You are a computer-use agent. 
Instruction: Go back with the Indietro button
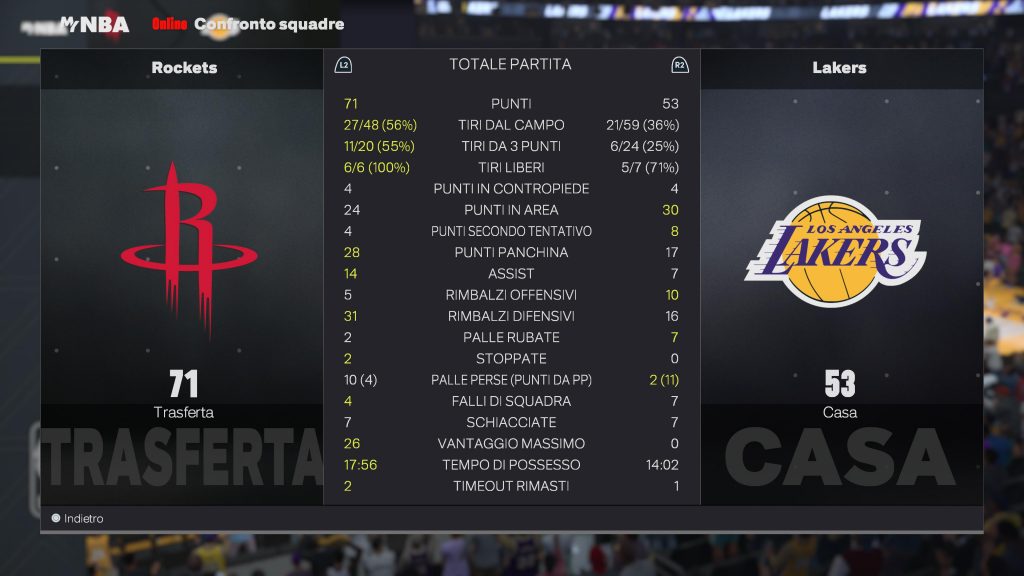(x=78, y=519)
